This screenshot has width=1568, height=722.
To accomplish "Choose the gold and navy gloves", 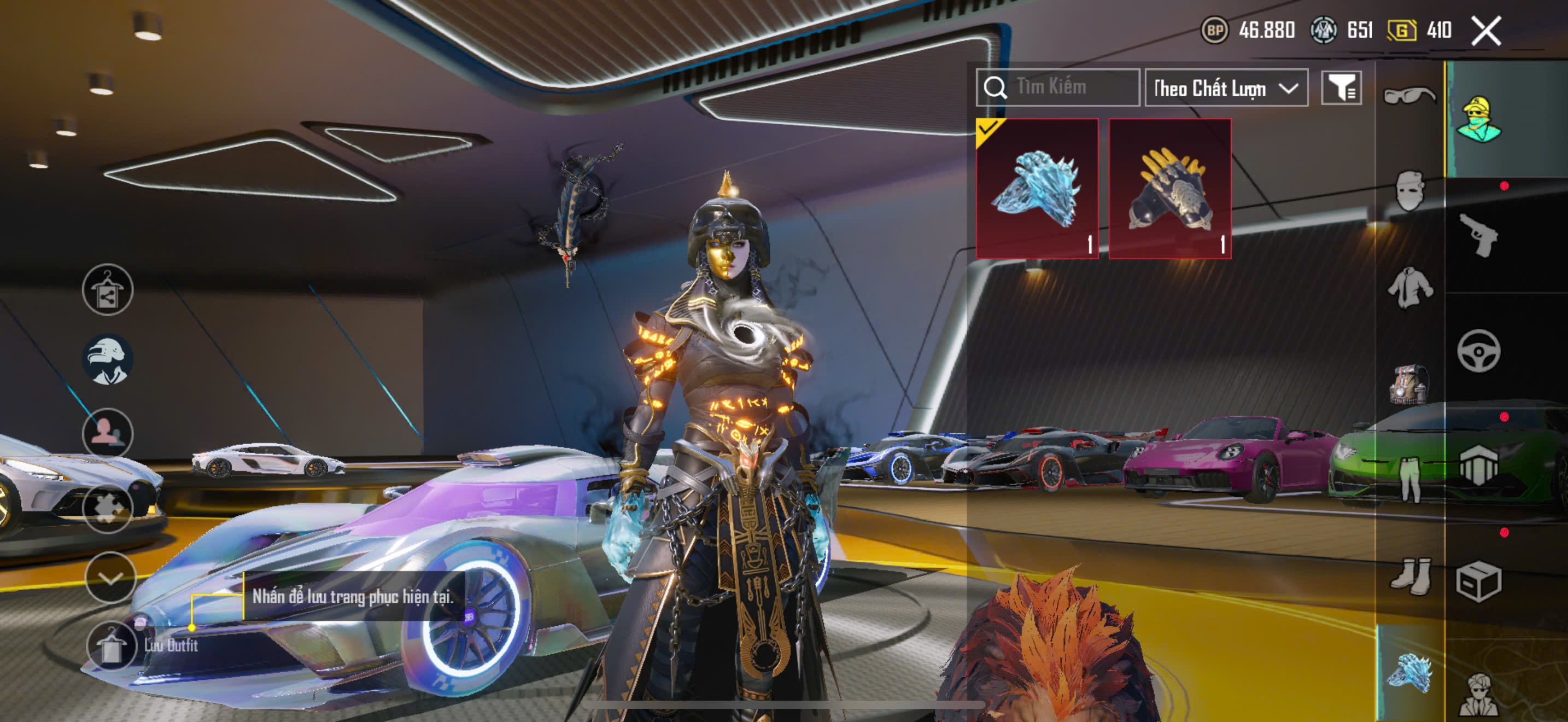I will (x=1169, y=189).
